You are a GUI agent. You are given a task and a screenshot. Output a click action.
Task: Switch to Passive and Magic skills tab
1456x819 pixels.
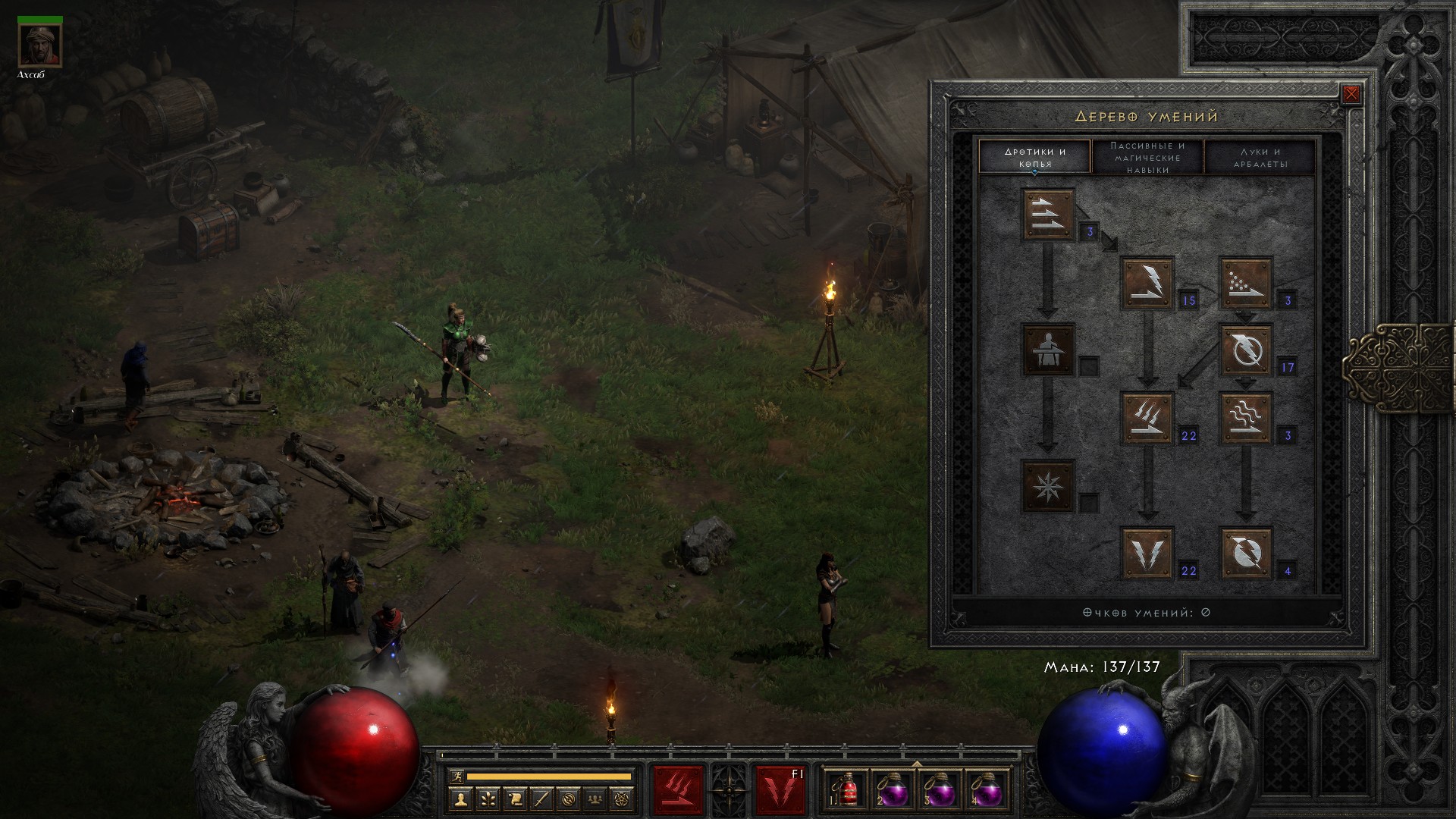point(1147,157)
